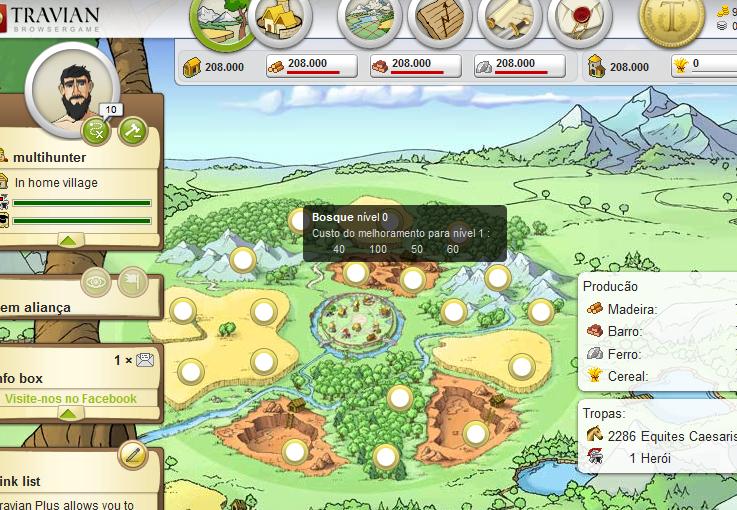Collapse the hero panel with the arrow
The image size is (737, 510).
[70, 240]
